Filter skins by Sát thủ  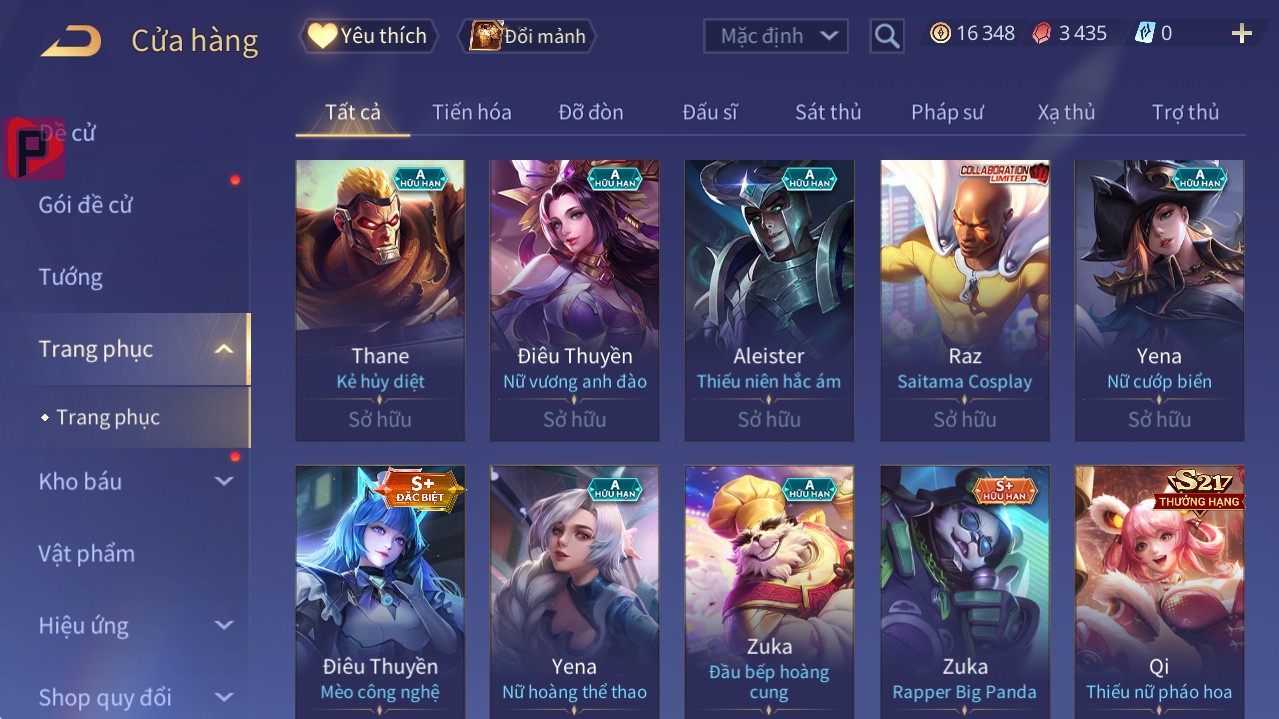(827, 112)
